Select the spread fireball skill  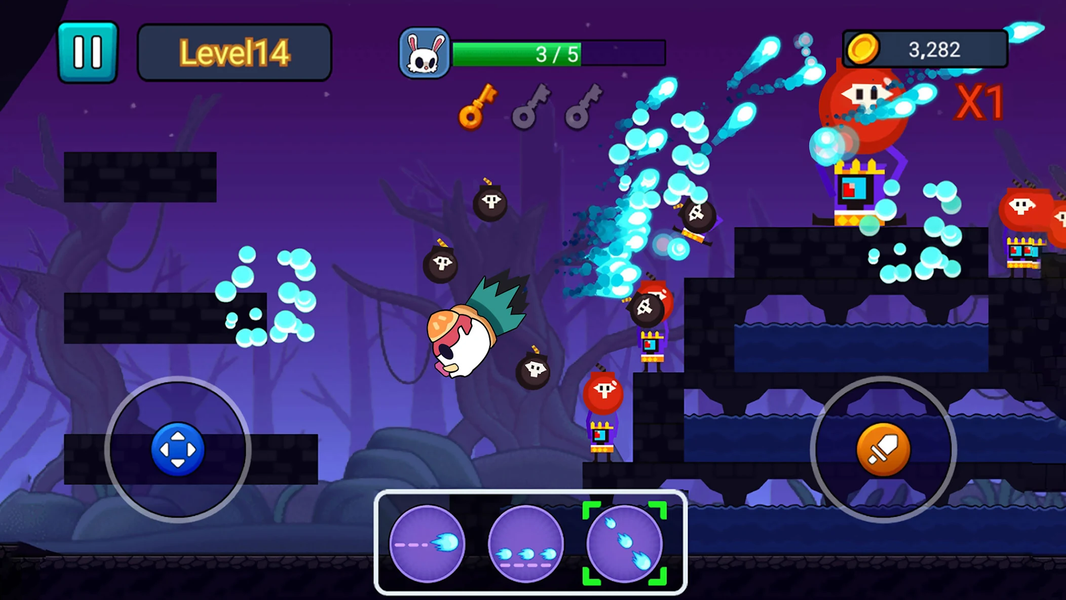tap(625, 544)
